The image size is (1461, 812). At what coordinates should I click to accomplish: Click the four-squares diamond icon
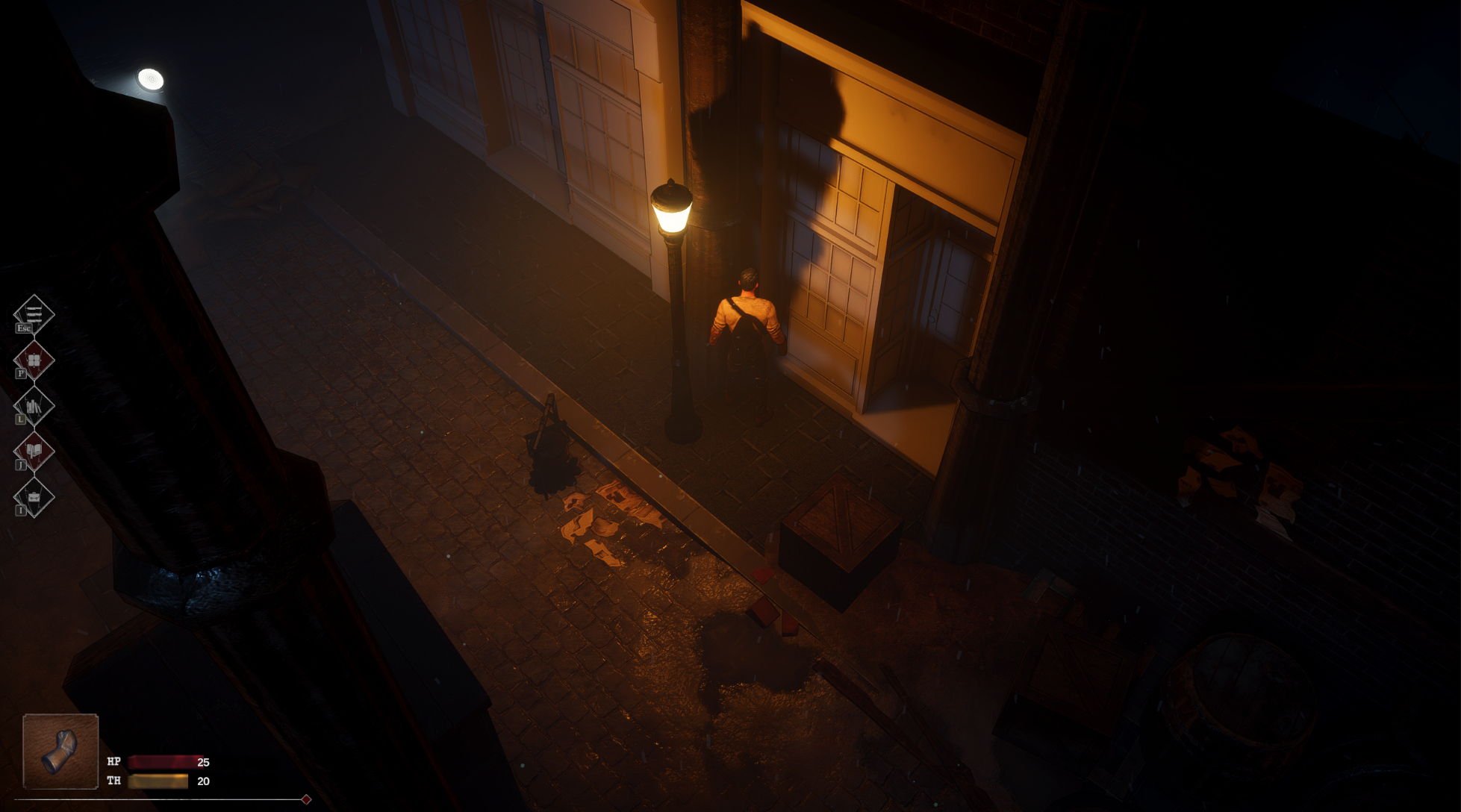[34, 360]
